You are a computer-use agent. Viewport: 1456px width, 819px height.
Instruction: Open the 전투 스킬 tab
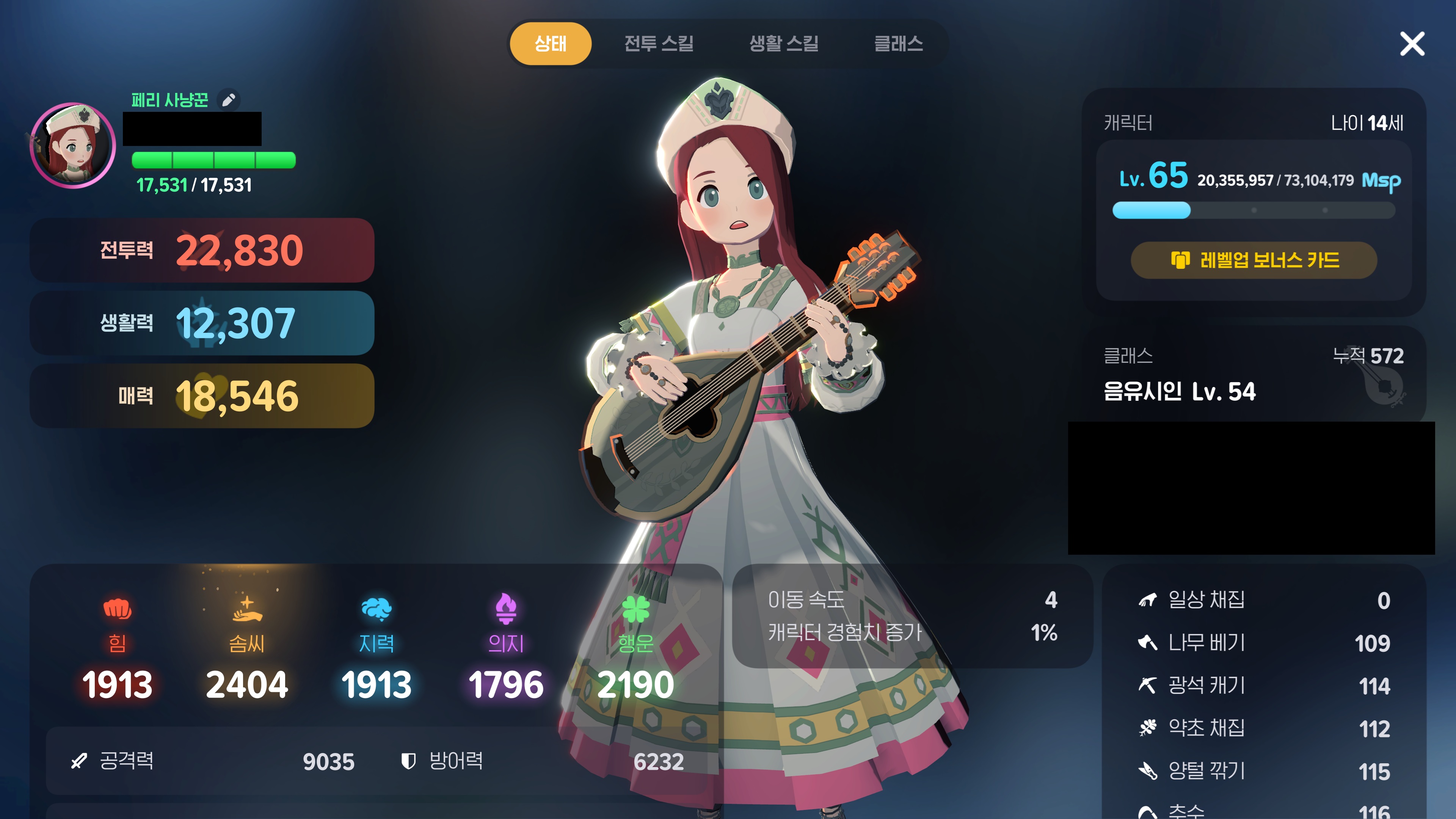coord(659,44)
